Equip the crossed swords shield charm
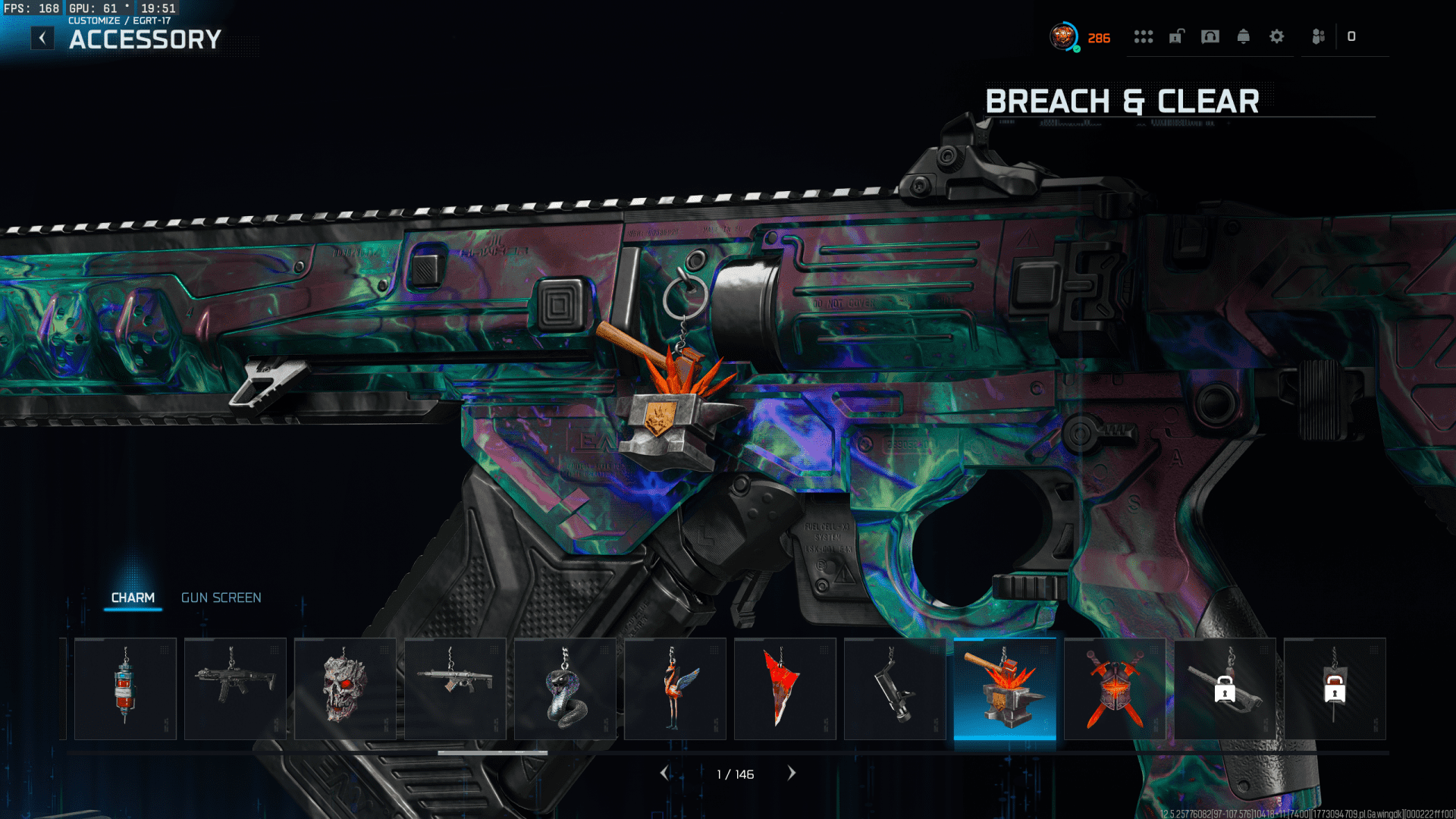 pyautogui.click(x=1115, y=689)
